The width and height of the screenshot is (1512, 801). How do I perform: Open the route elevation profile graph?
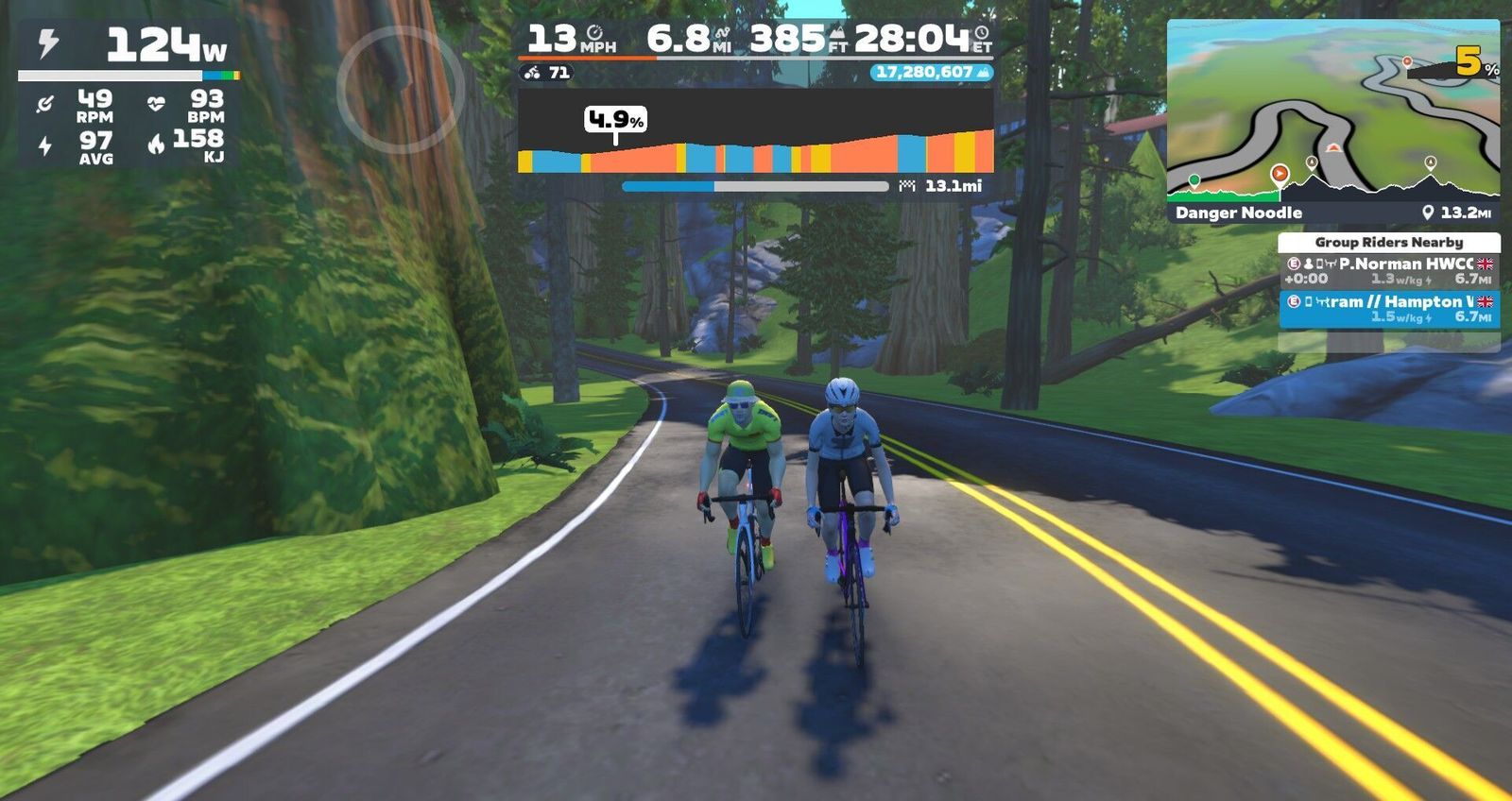755,132
